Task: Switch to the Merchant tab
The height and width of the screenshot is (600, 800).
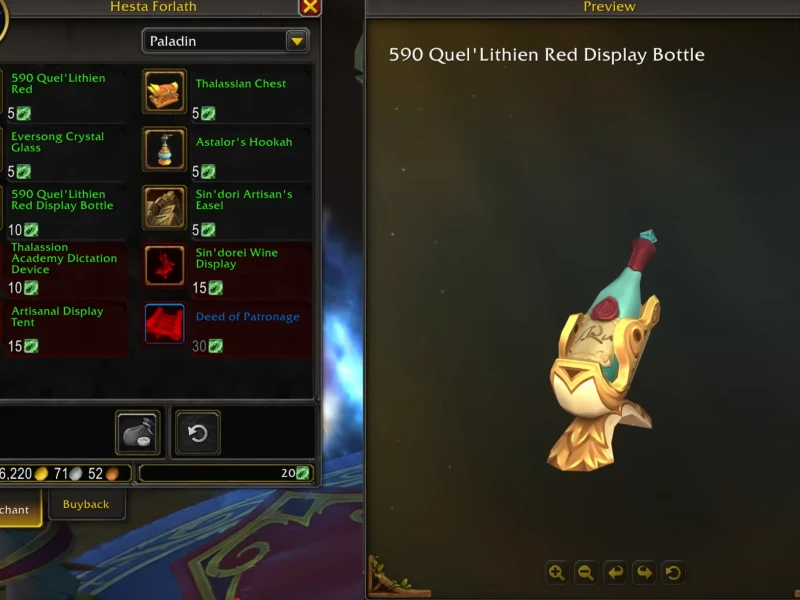Action: [16, 509]
